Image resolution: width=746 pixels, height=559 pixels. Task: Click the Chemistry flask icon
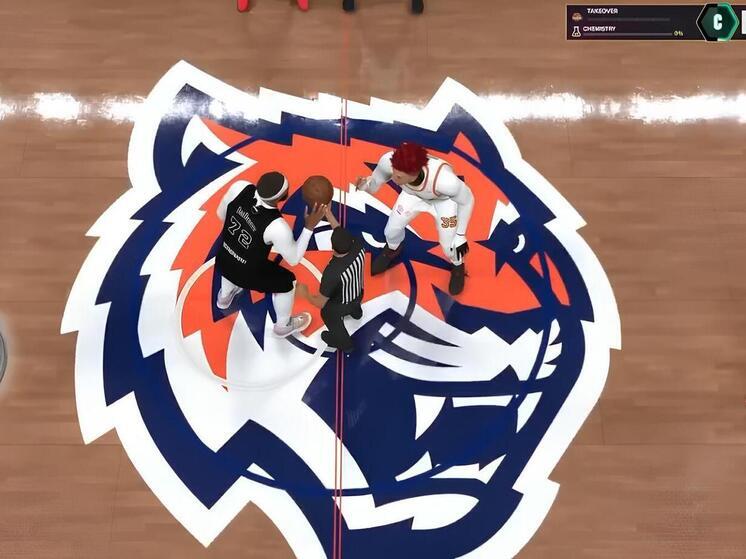coord(576,31)
